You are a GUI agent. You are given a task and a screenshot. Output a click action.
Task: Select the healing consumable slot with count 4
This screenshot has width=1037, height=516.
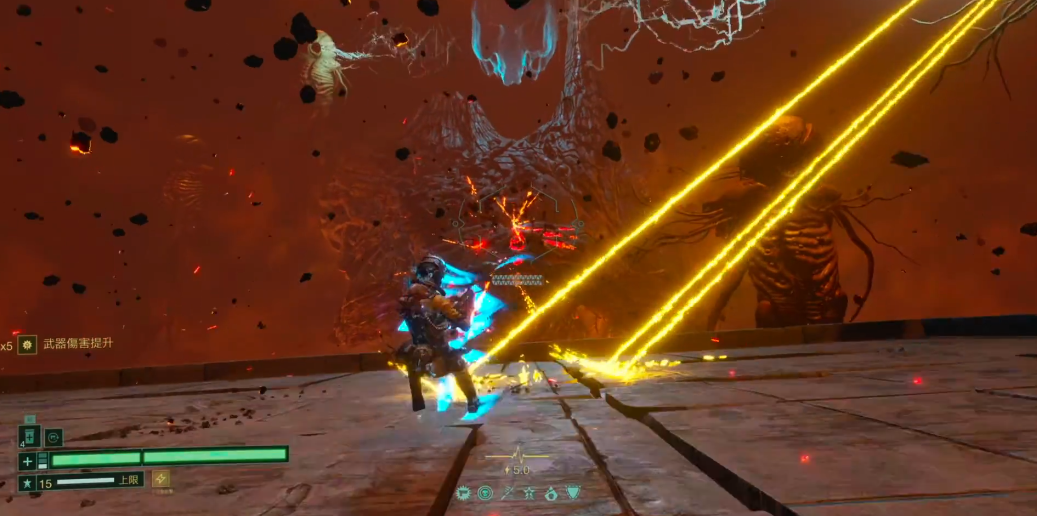(x=29, y=437)
